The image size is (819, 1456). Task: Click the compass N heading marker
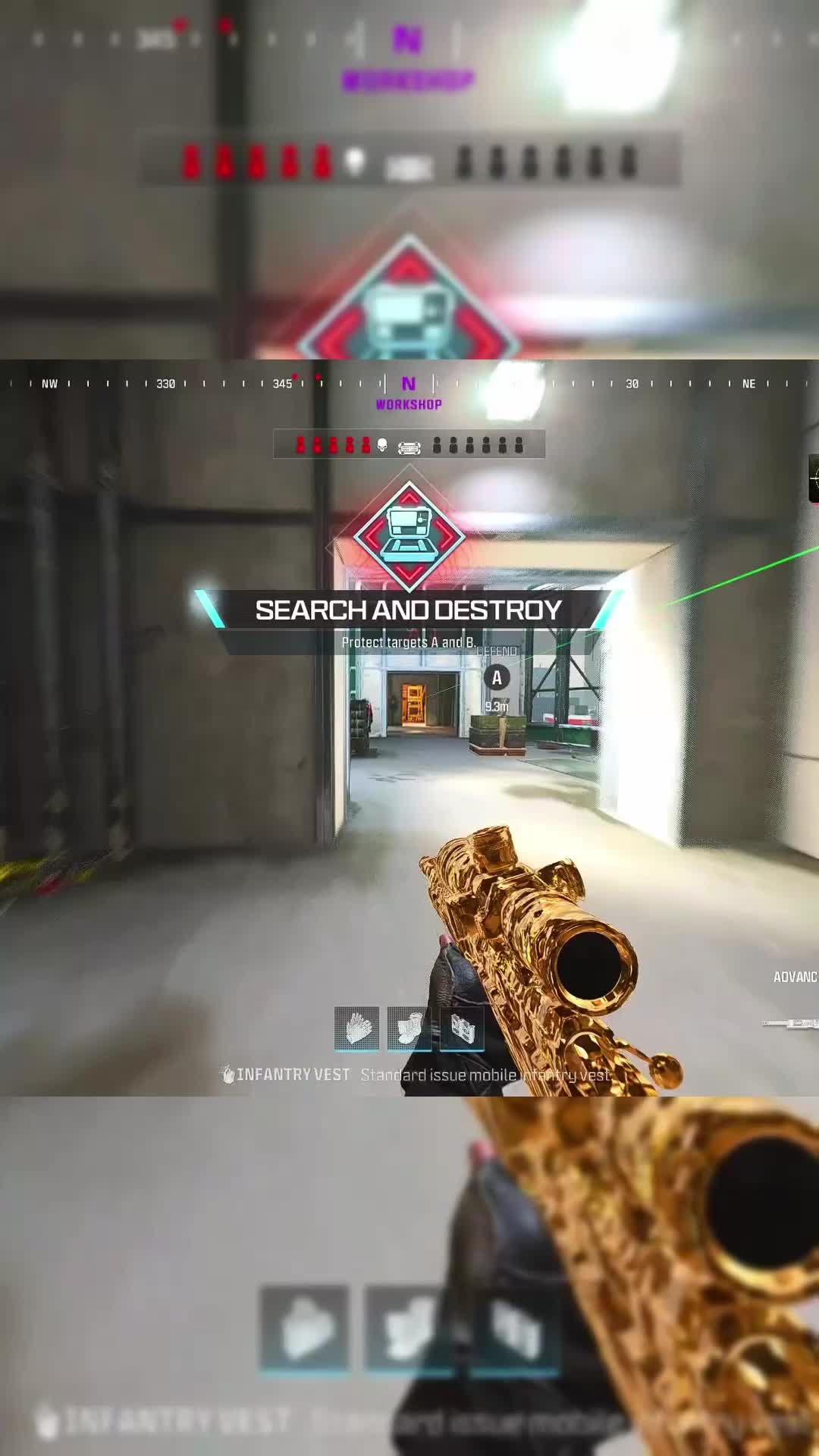pyautogui.click(x=409, y=384)
